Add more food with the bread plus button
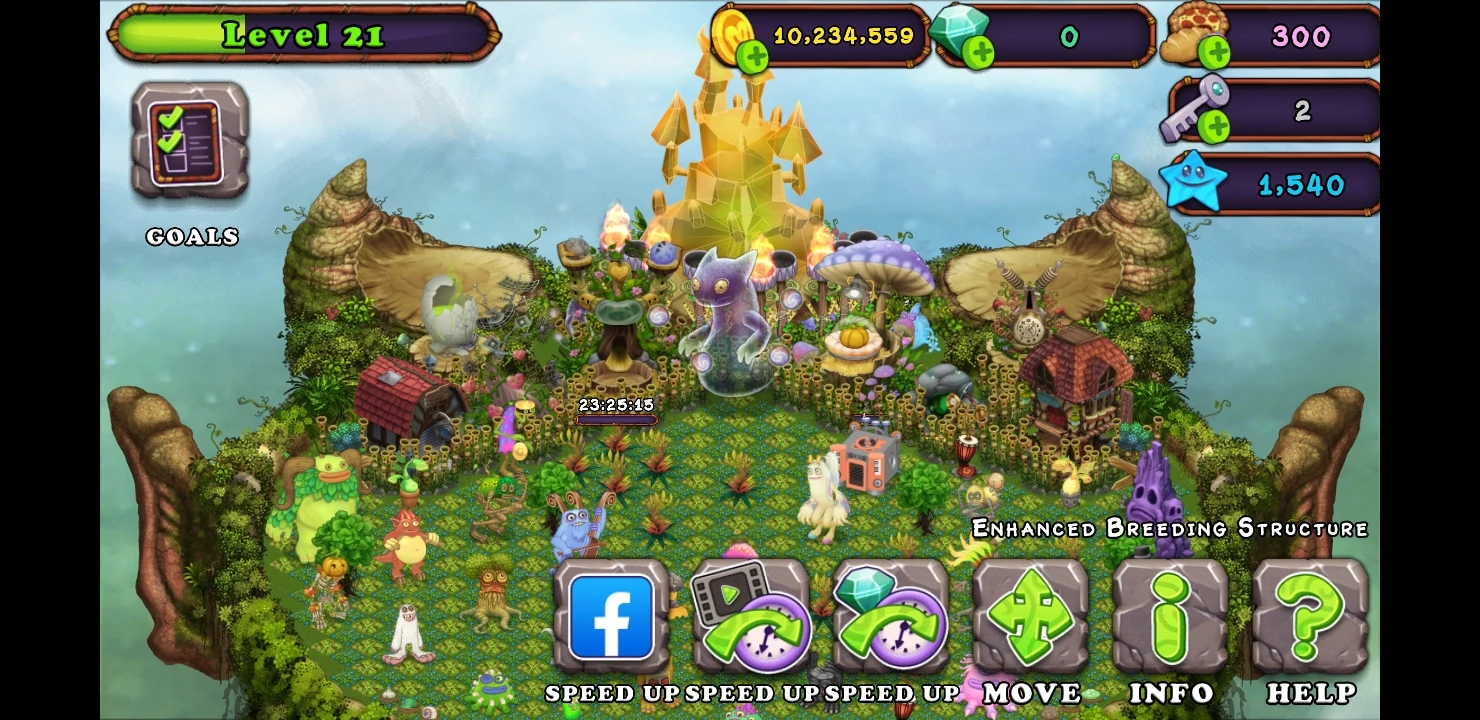The width and height of the screenshot is (1480, 720). 1213,52
